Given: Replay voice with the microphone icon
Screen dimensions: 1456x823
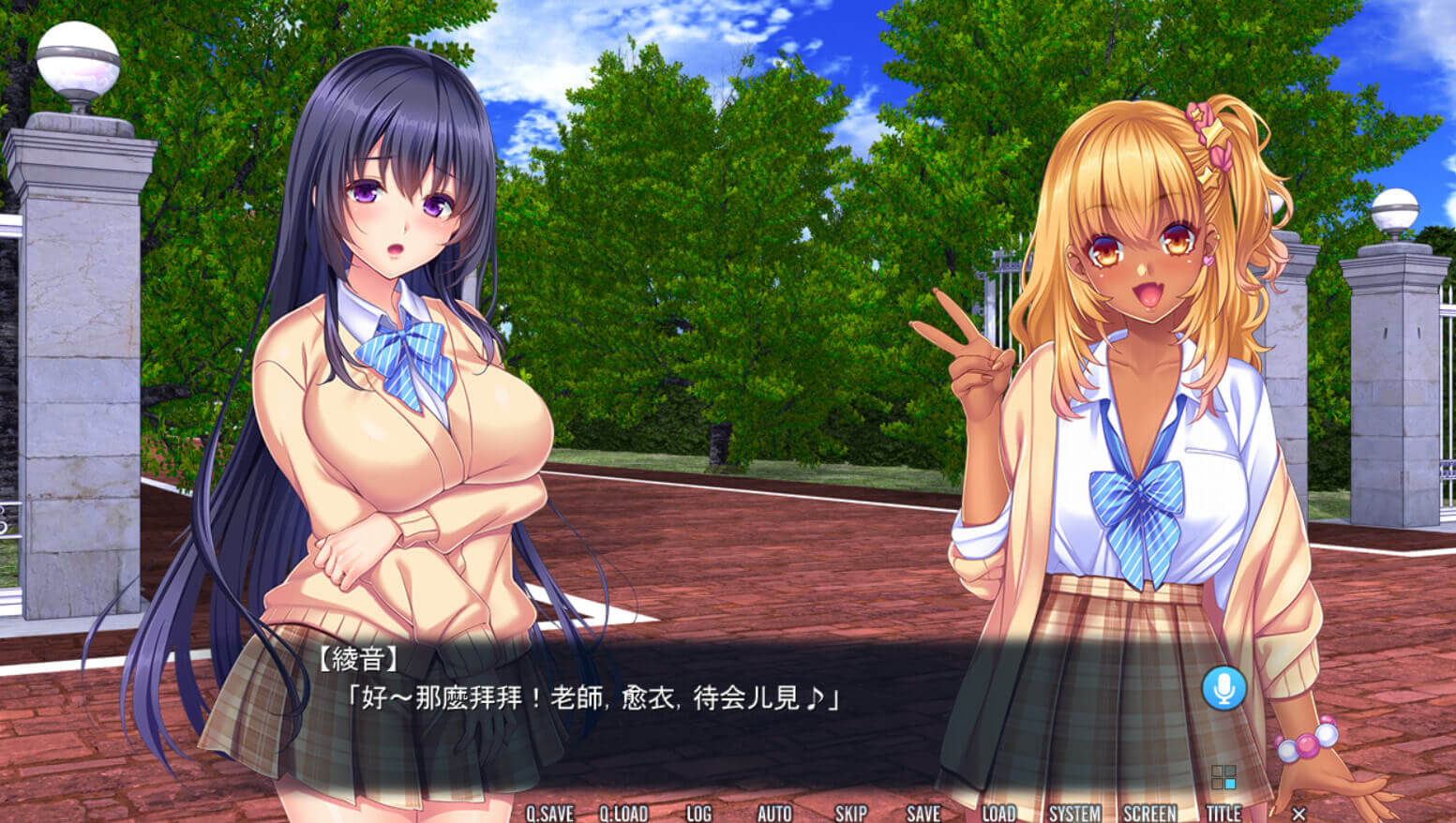Looking at the screenshot, I should click(x=1223, y=689).
